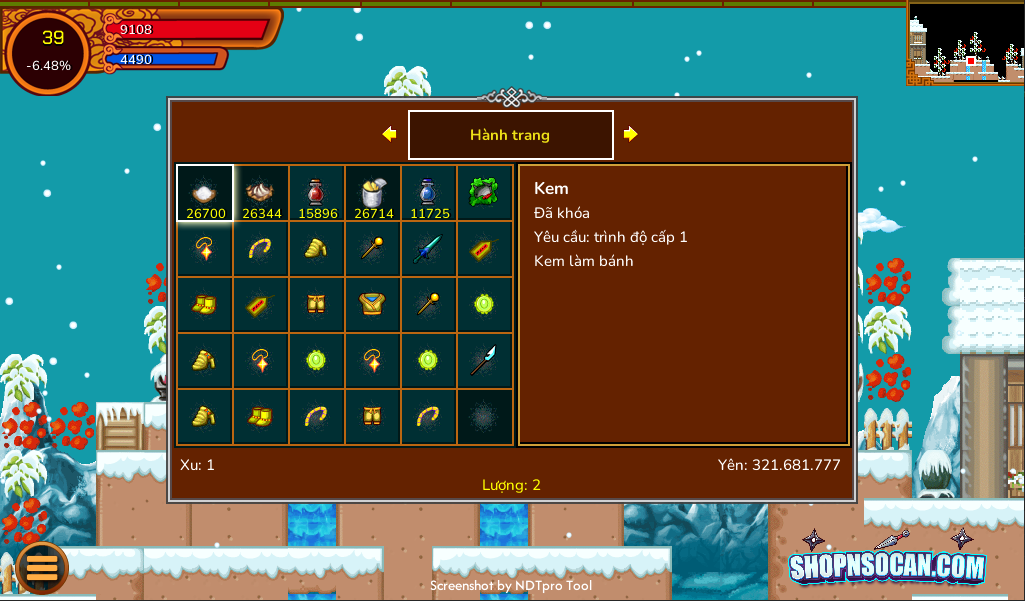Open the orange hamburger menu button
This screenshot has width=1025, height=601.
41,567
